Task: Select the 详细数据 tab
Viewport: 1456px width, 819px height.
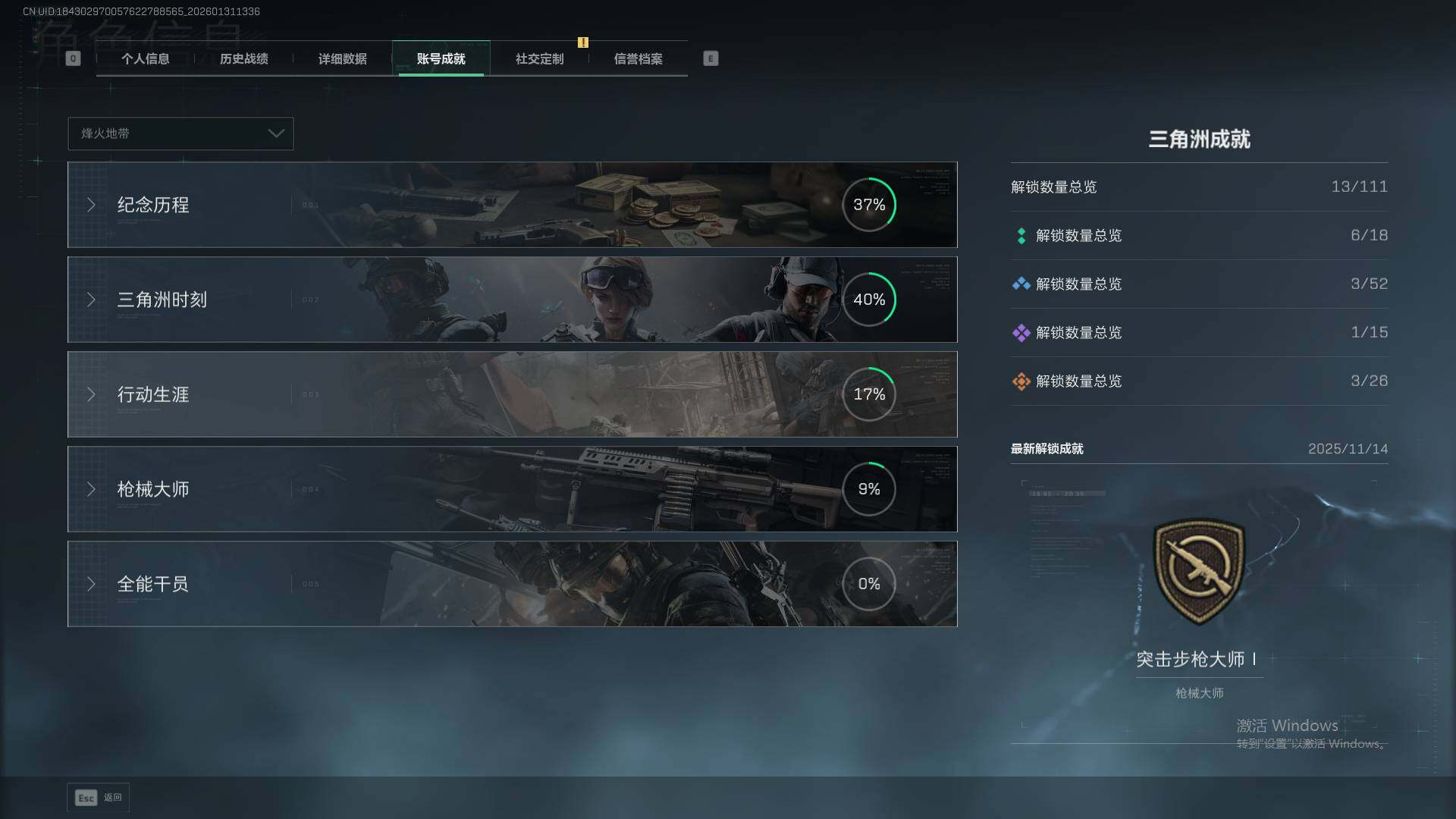Action: tap(342, 59)
